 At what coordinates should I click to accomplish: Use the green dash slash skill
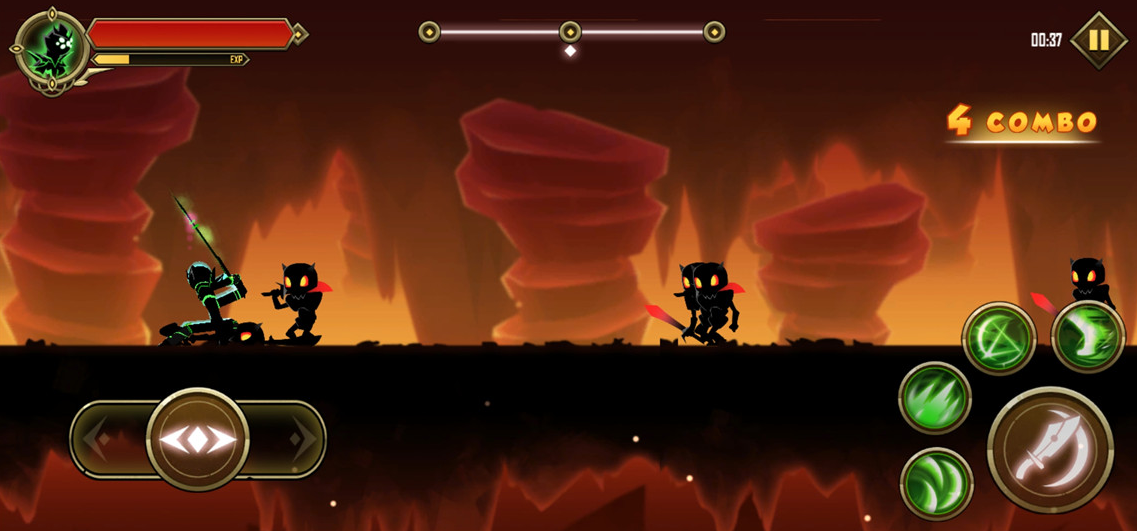tap(1088, 337)
